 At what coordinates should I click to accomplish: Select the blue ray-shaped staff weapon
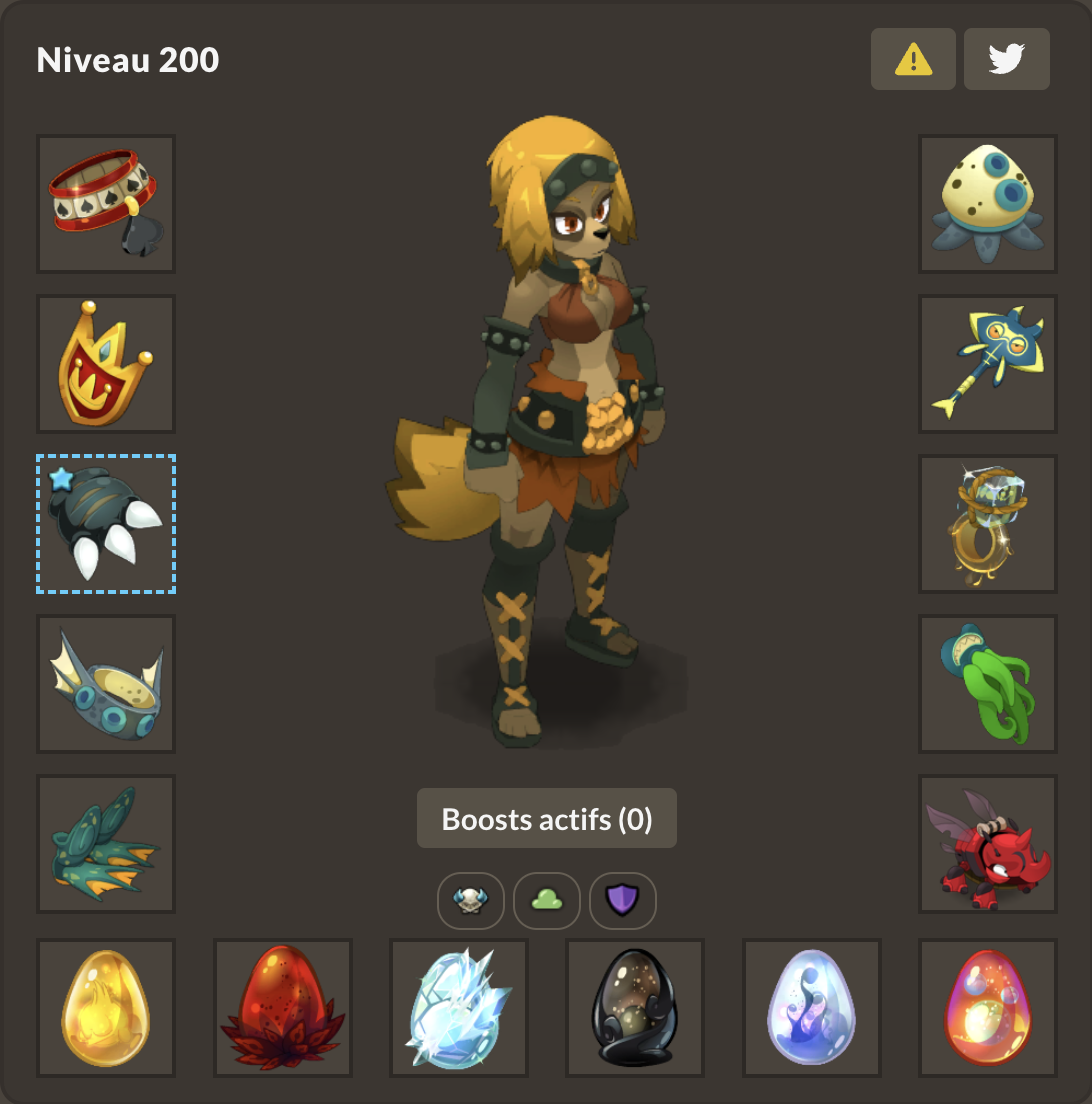[988, 364]
